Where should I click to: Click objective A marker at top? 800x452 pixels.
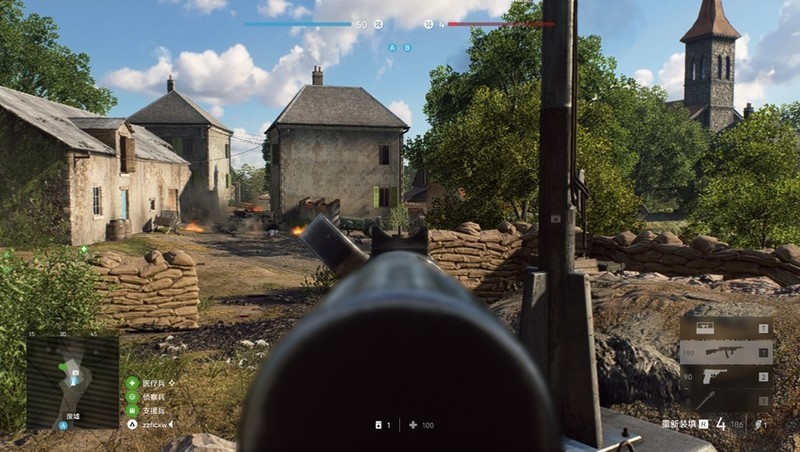(392, 47)
